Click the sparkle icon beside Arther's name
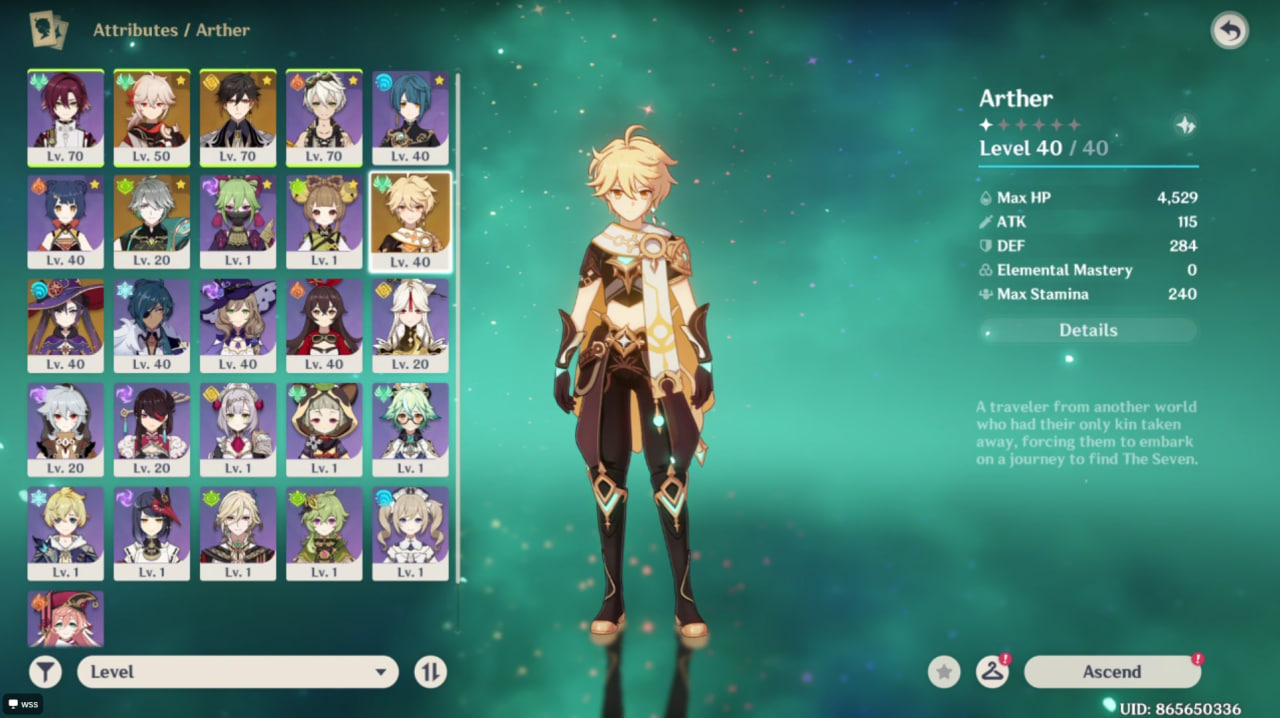1280x718 pixels. [1185, 125]
